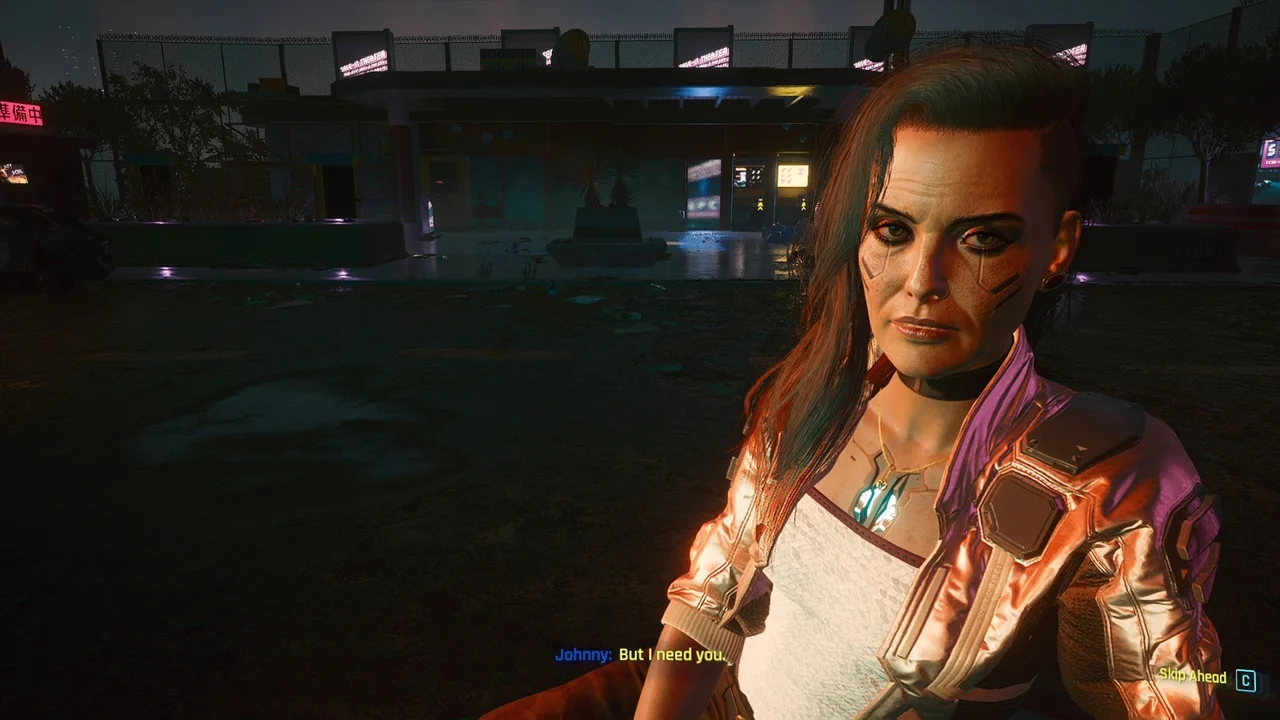
Task: Click Johnny's blue speaker name label
Action: tap(580, 658)
